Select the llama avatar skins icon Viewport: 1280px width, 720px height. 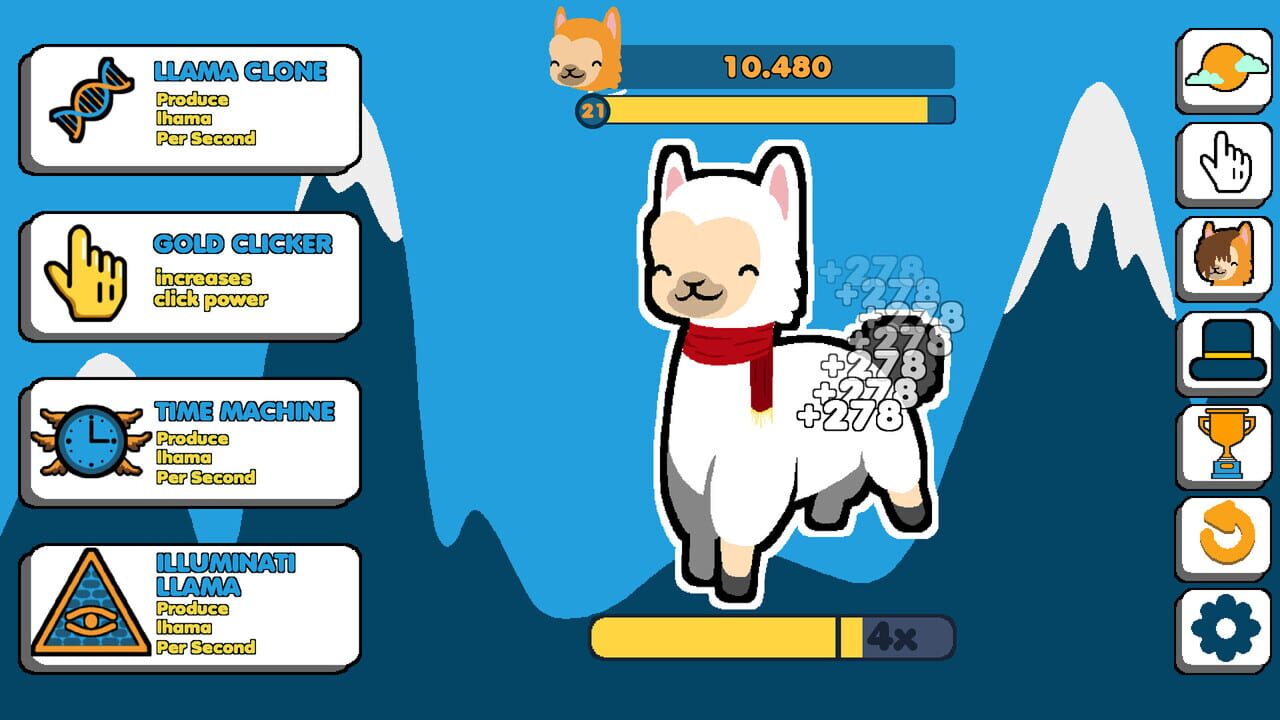[x=1224, y=253]
